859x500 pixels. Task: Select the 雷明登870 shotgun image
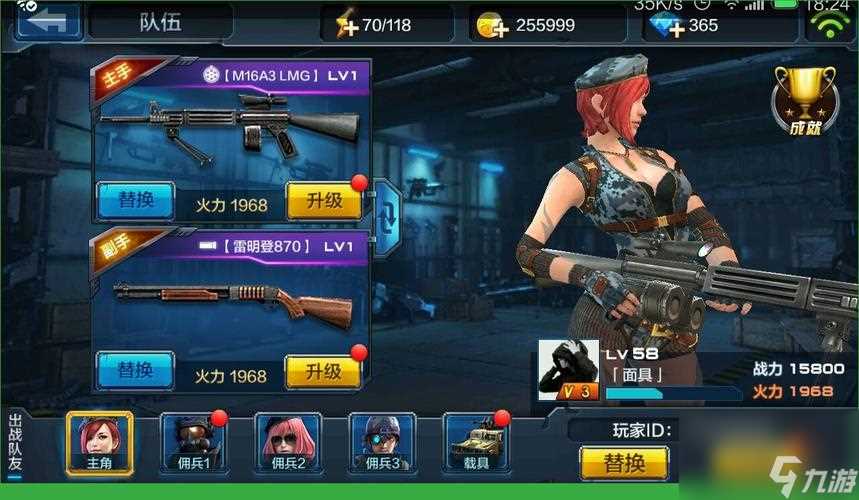pyautogui.click(x=232, y=302)
